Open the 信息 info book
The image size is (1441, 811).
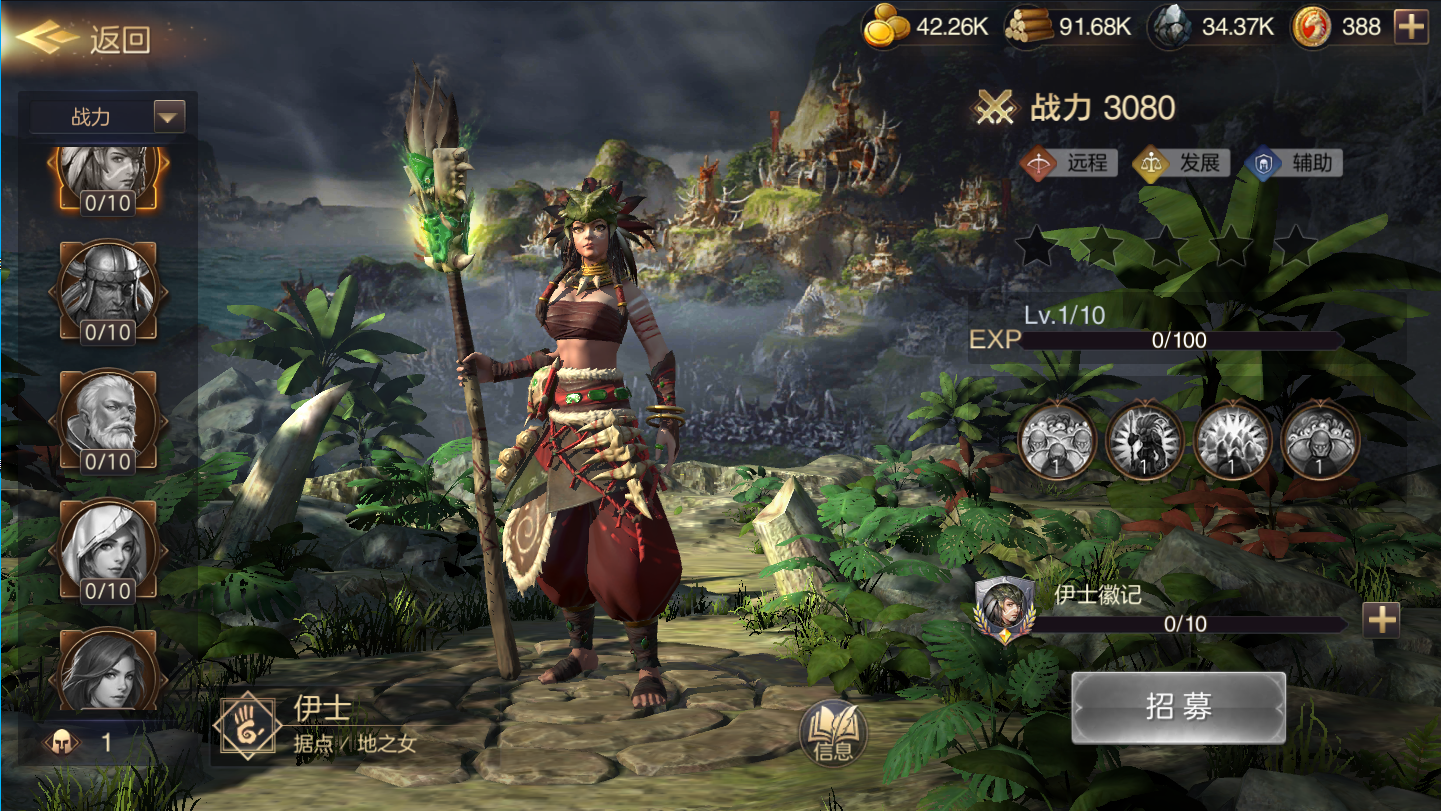tap(832, 735)
